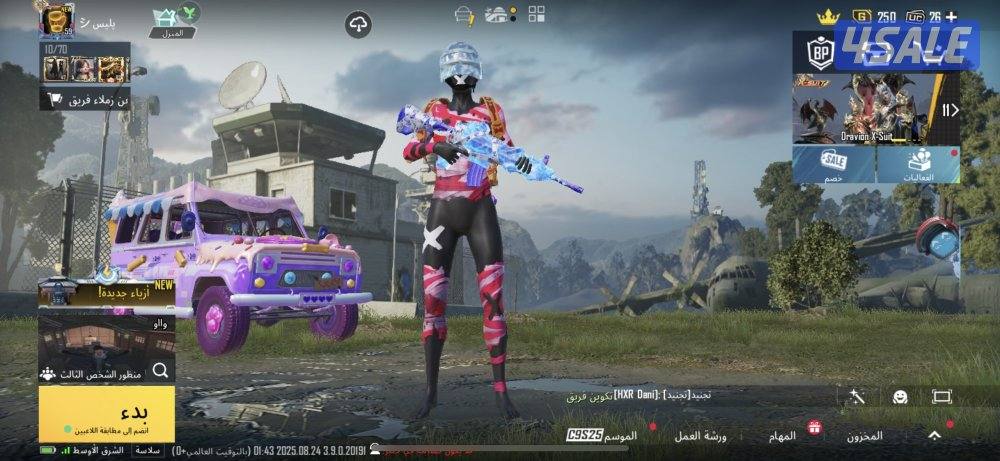Open the Workshop (ورشة العمل) menu
1000x461 pixels.
click(701, 436)
